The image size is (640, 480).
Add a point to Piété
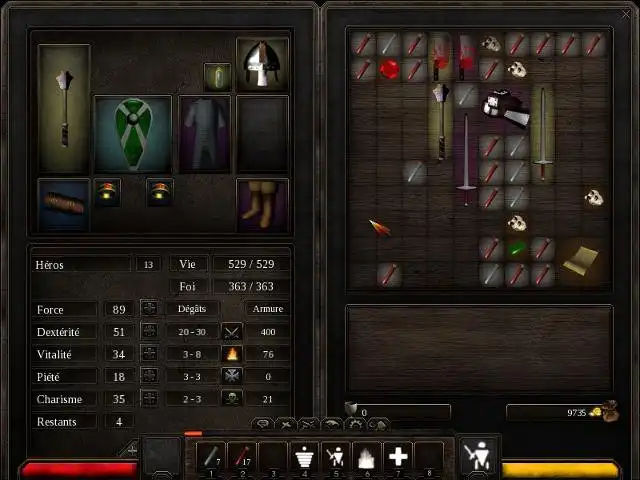[149, 376]
